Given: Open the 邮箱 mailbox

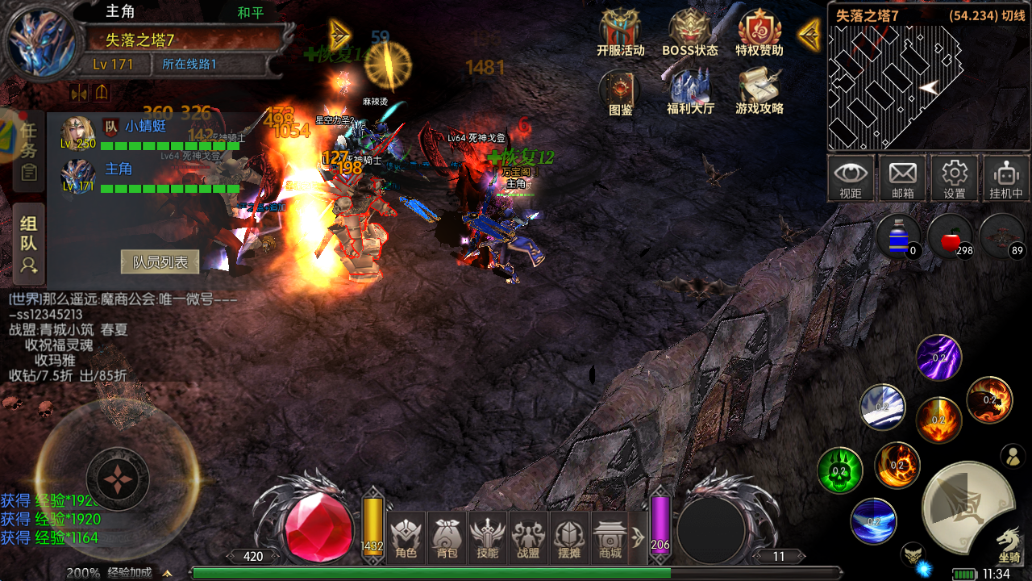Looking at the screenshot, I should 903,177.
